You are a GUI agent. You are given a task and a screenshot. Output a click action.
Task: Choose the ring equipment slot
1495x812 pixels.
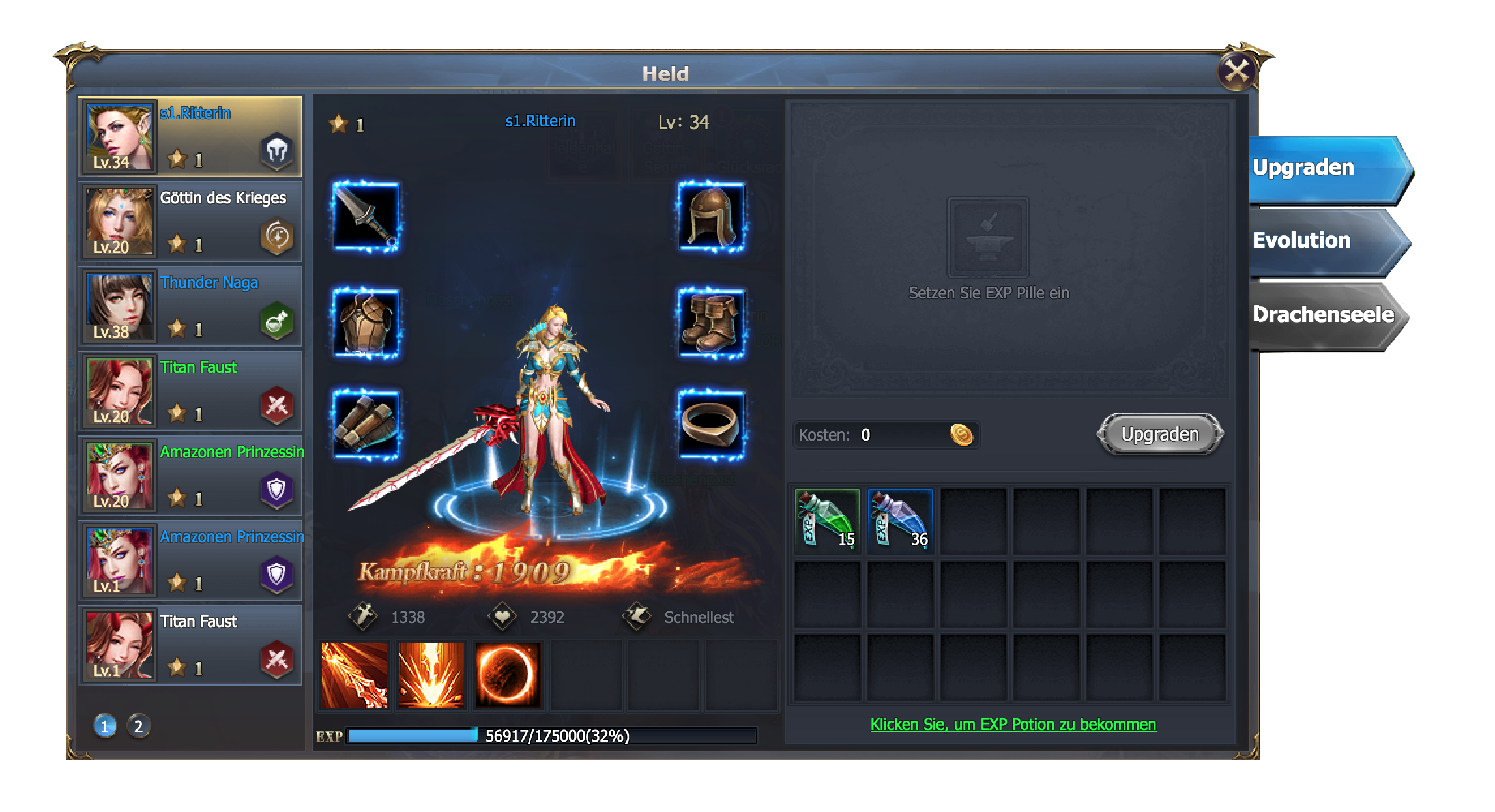(x=711, y=425)
